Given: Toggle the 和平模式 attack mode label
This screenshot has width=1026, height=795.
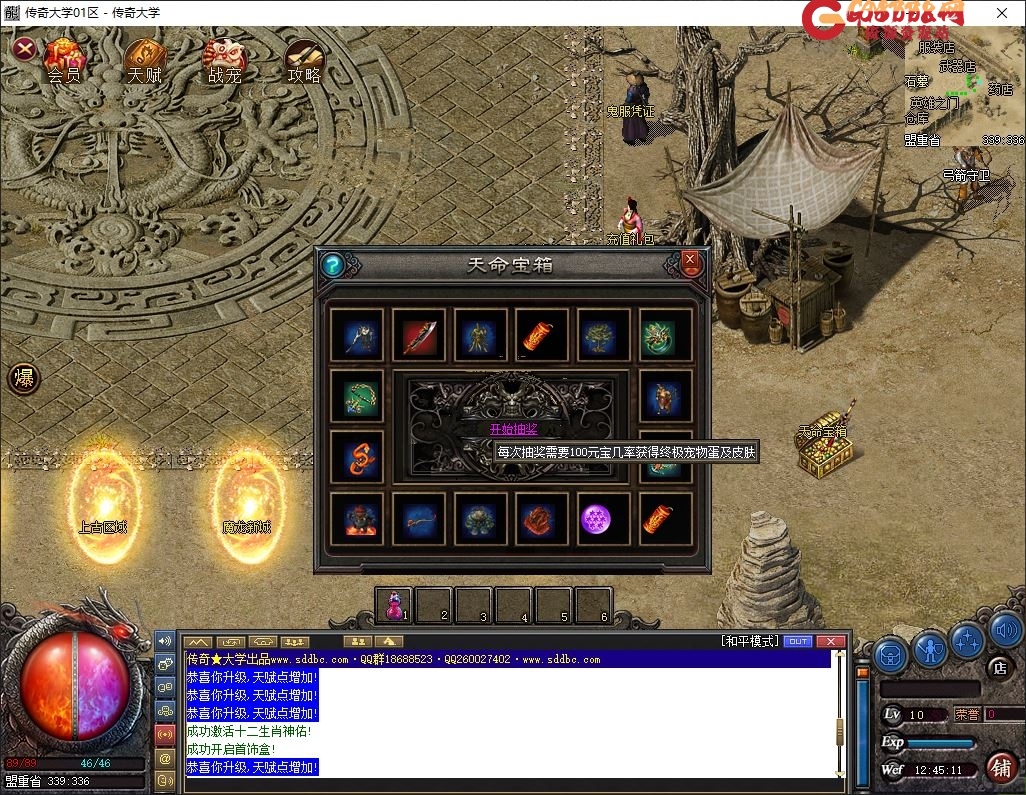Looking at the screenshot, I should [x=749, y=641].
